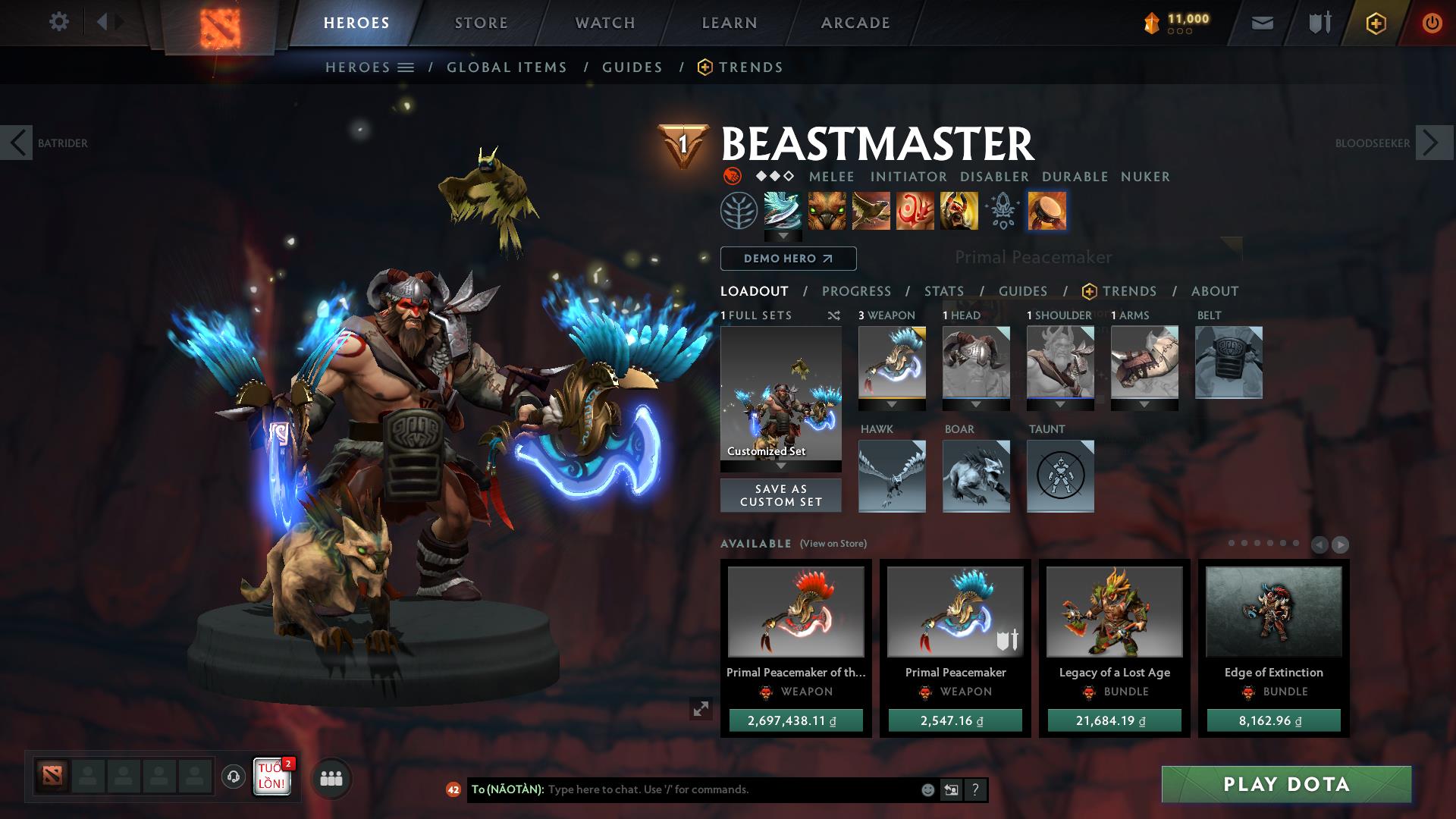Select the disabled Taunt slot
The height and width of the screenshot is (819, 1456).
pyautogui.click(x=1059, y=476)
